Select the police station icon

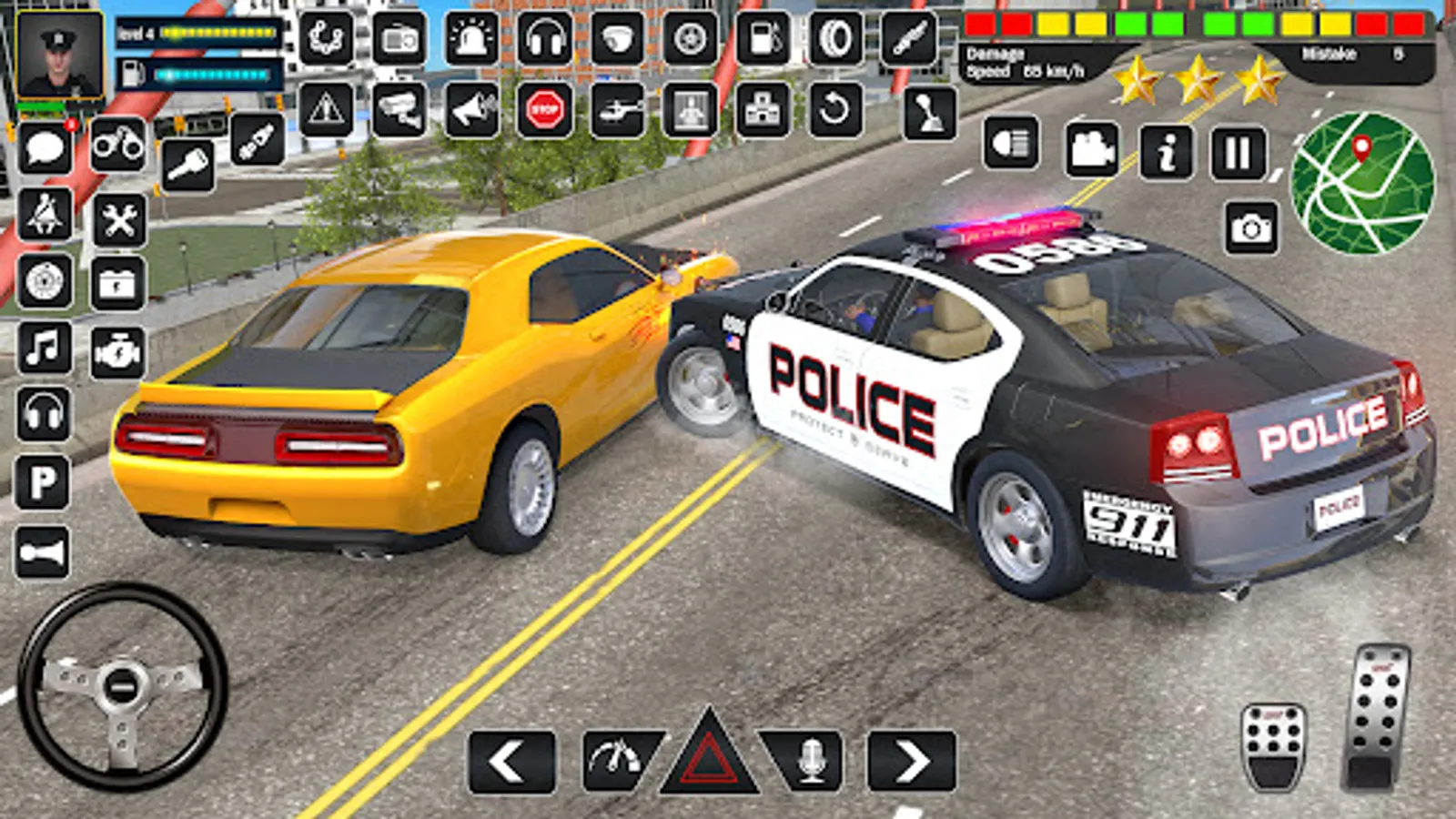[x=763, y=109]
